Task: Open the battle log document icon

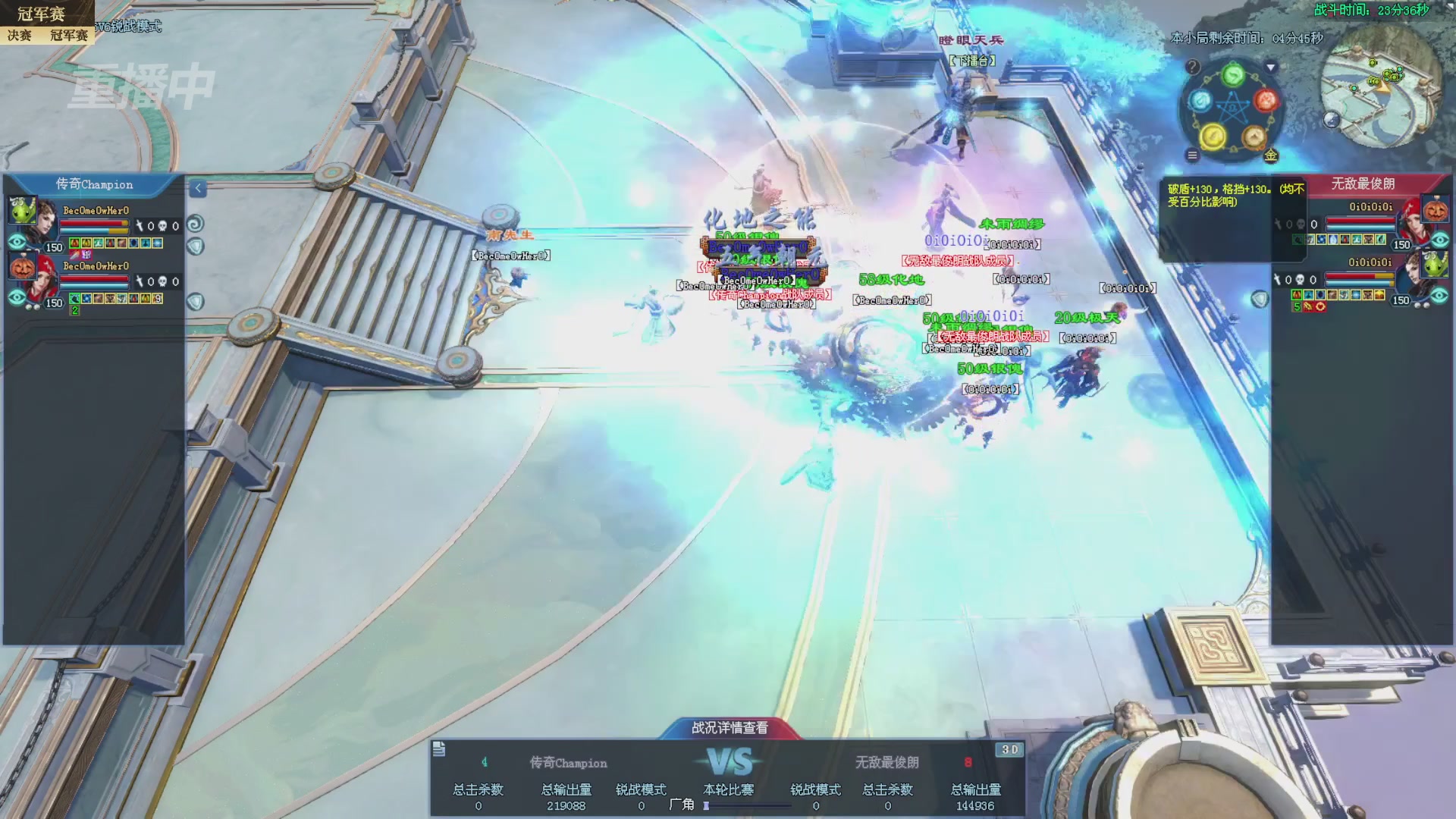Action: click(439, 750)
